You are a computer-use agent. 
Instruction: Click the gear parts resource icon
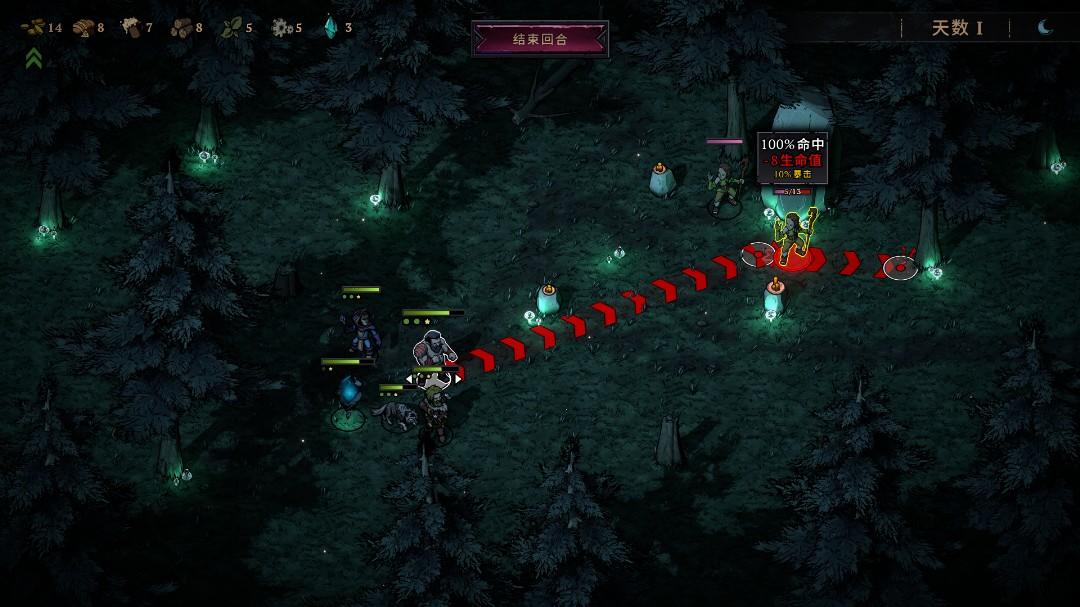coord(281,27)
